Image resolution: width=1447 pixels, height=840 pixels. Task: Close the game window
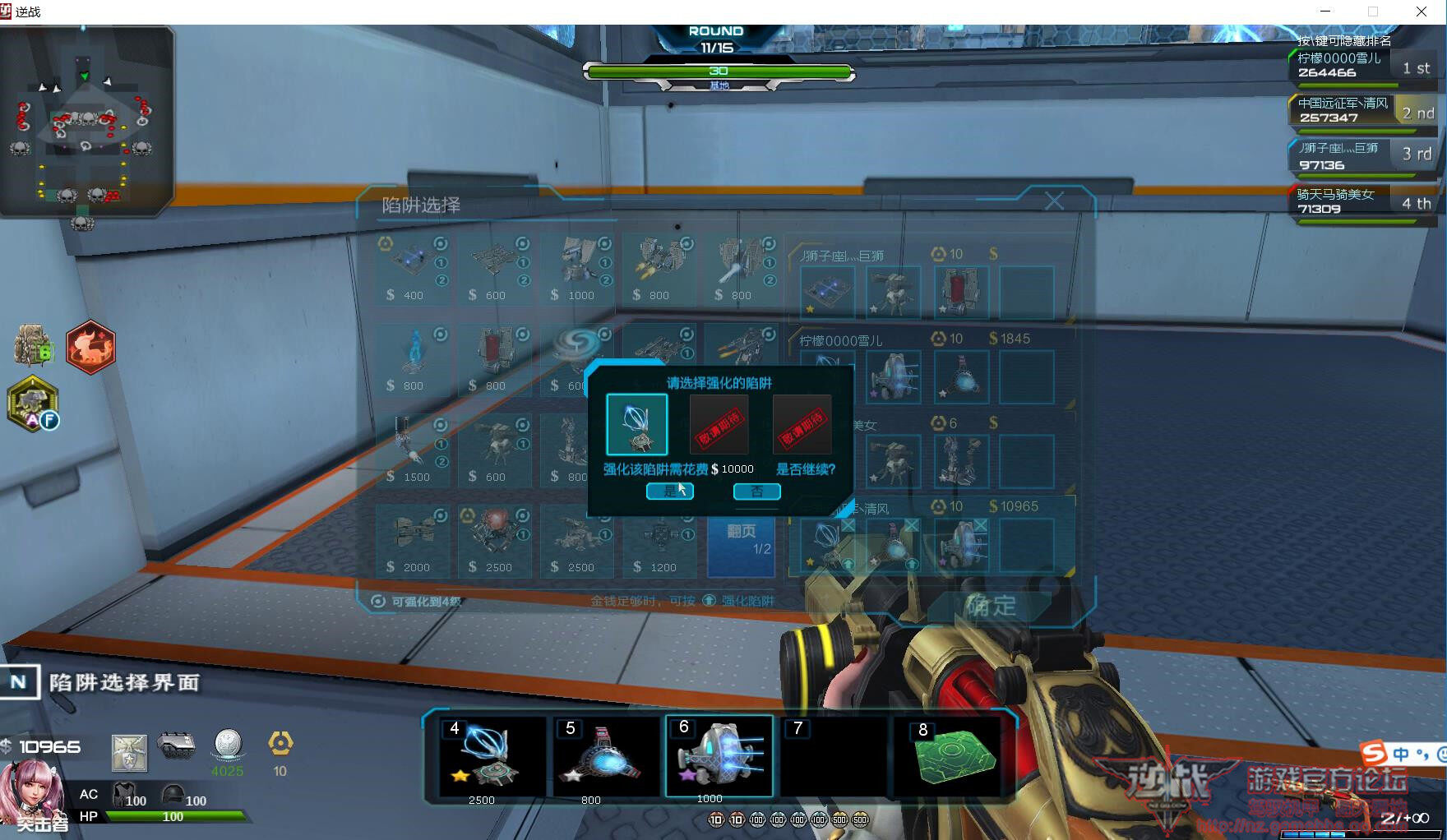[x=1422, y=12]
